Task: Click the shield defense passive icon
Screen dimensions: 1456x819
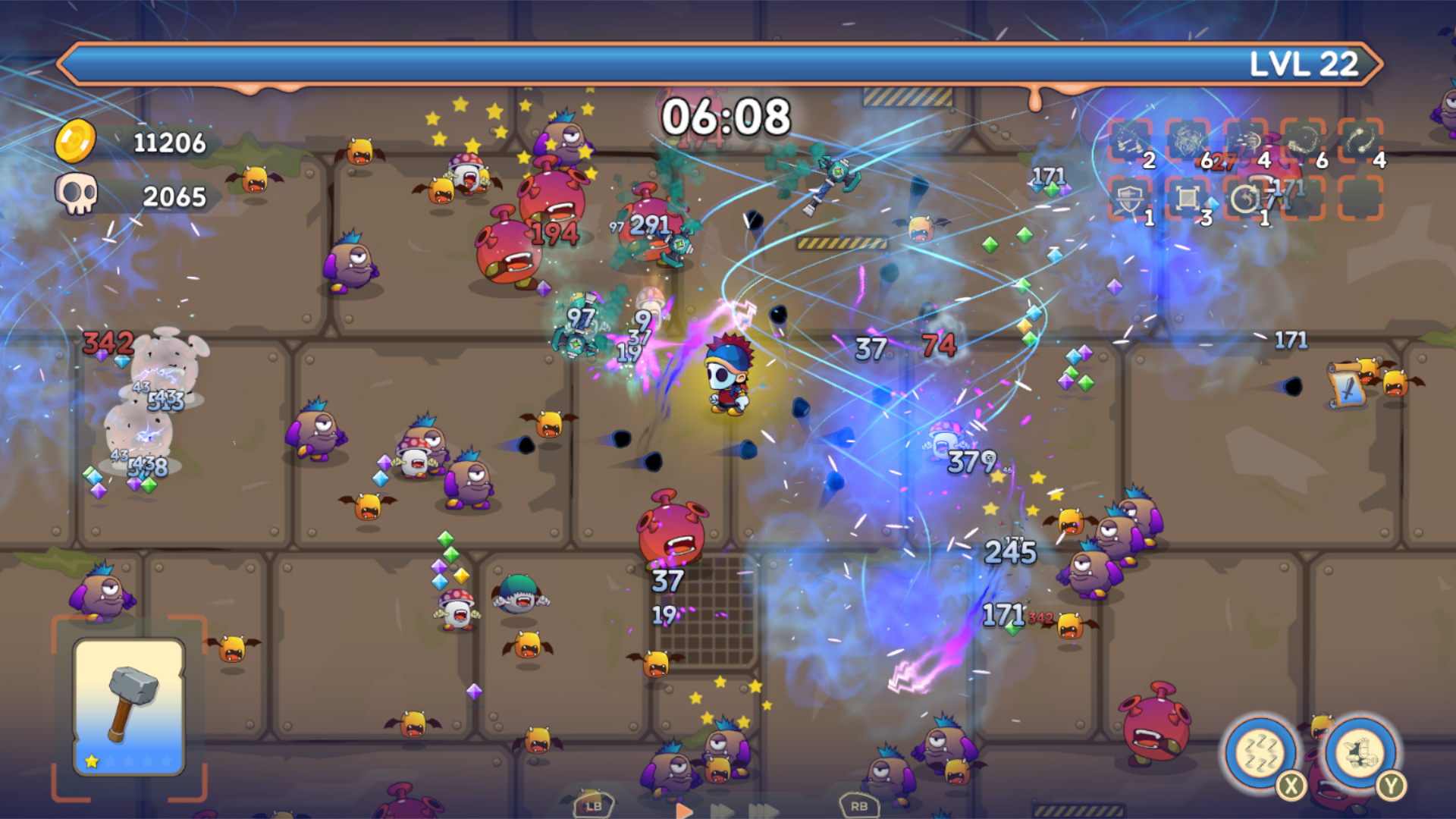Action: coord(1129,199)
